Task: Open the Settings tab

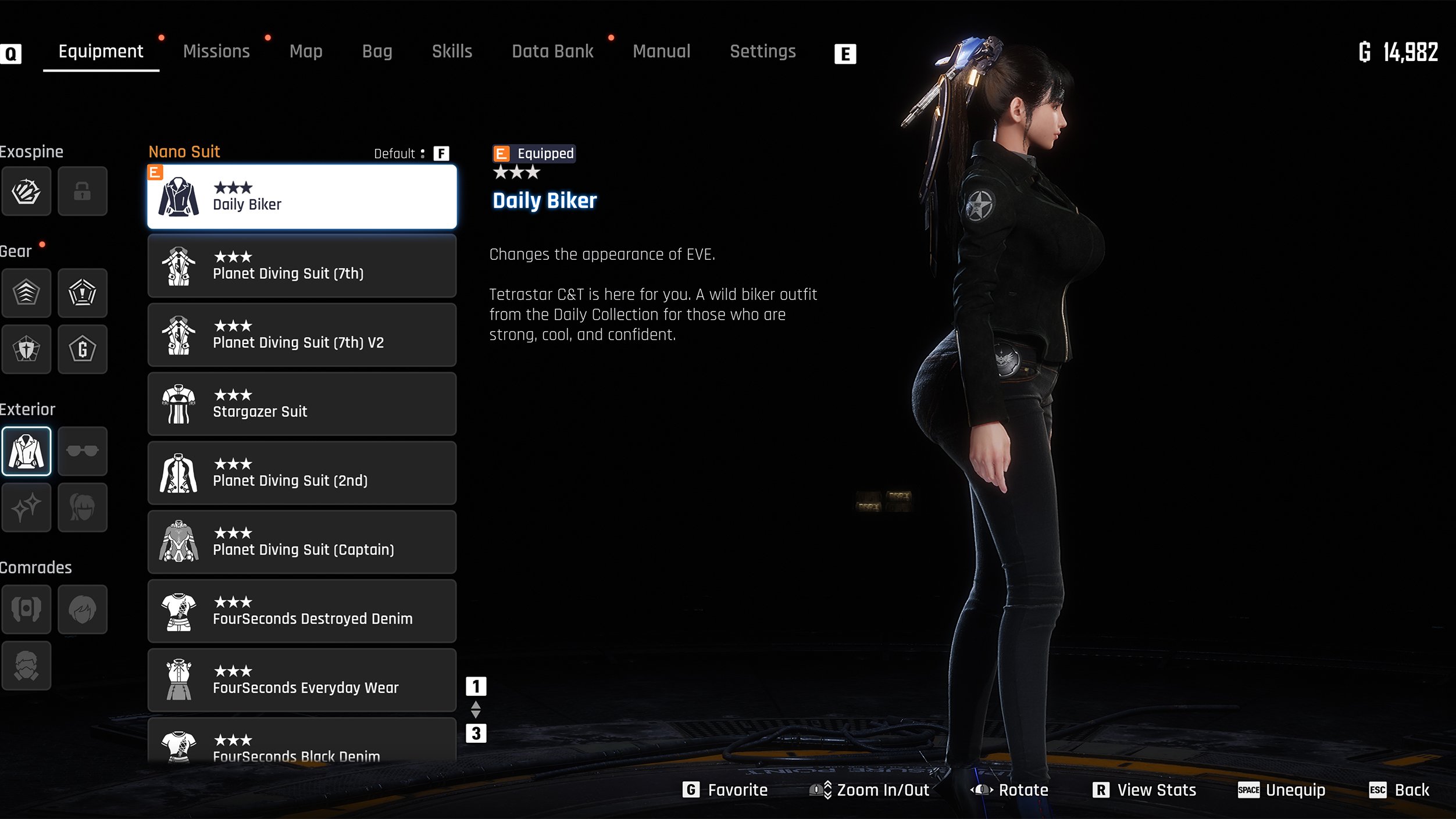Action: point(762,52)
